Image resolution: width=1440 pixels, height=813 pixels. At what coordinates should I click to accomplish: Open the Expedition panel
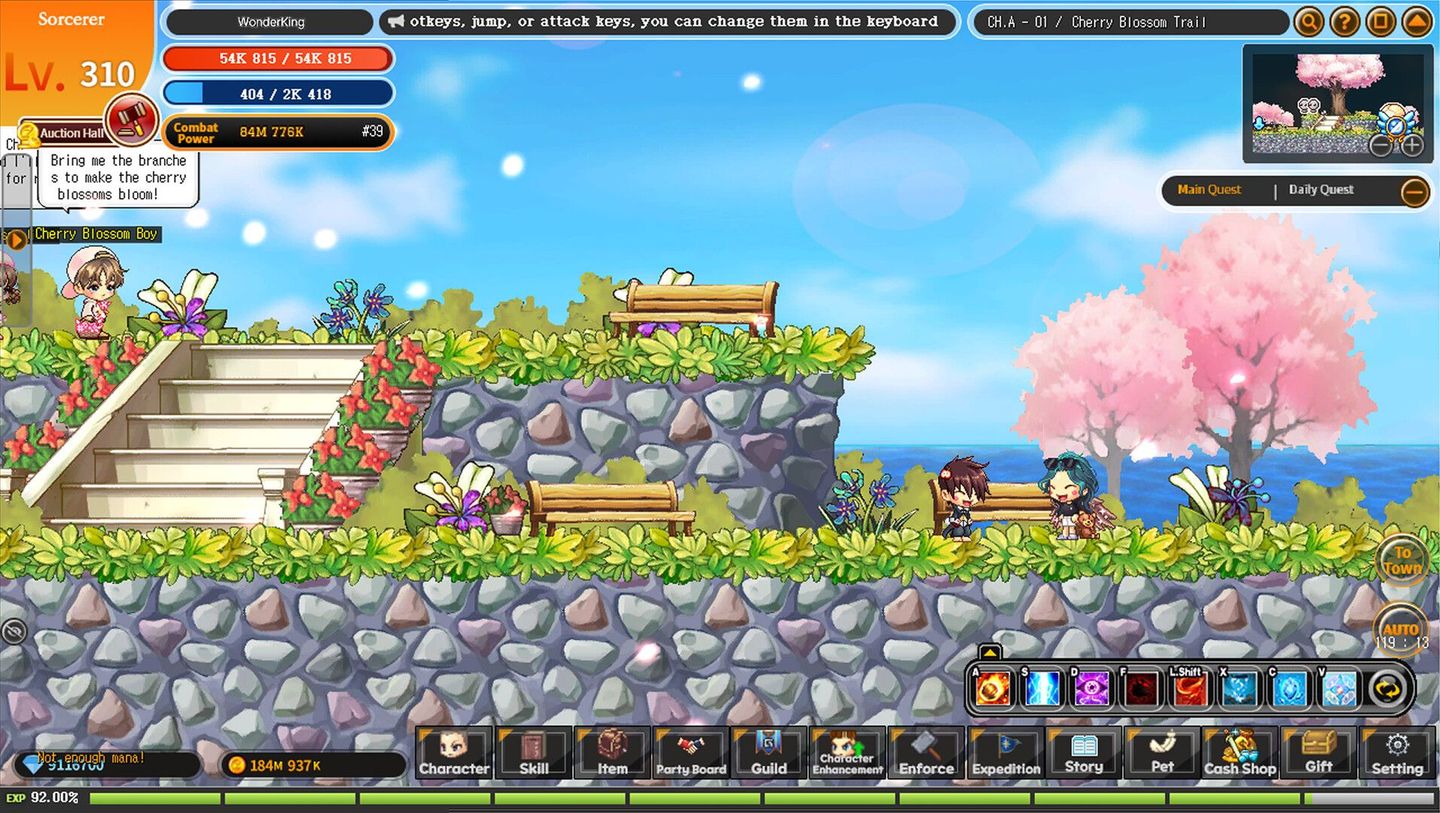coord(1005,754)
